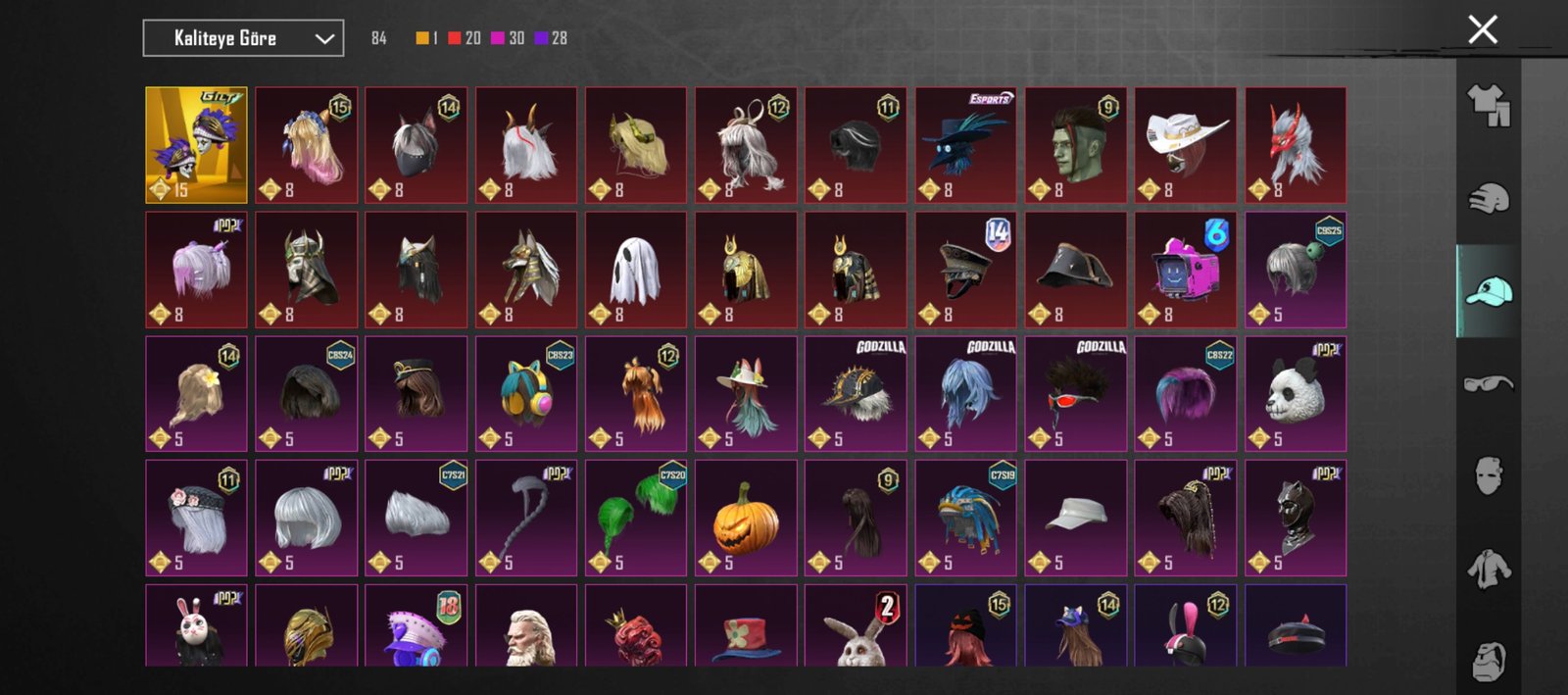Open the helmet category tab
This screenshot has height=695, width=1568.
pos(1488,199)
